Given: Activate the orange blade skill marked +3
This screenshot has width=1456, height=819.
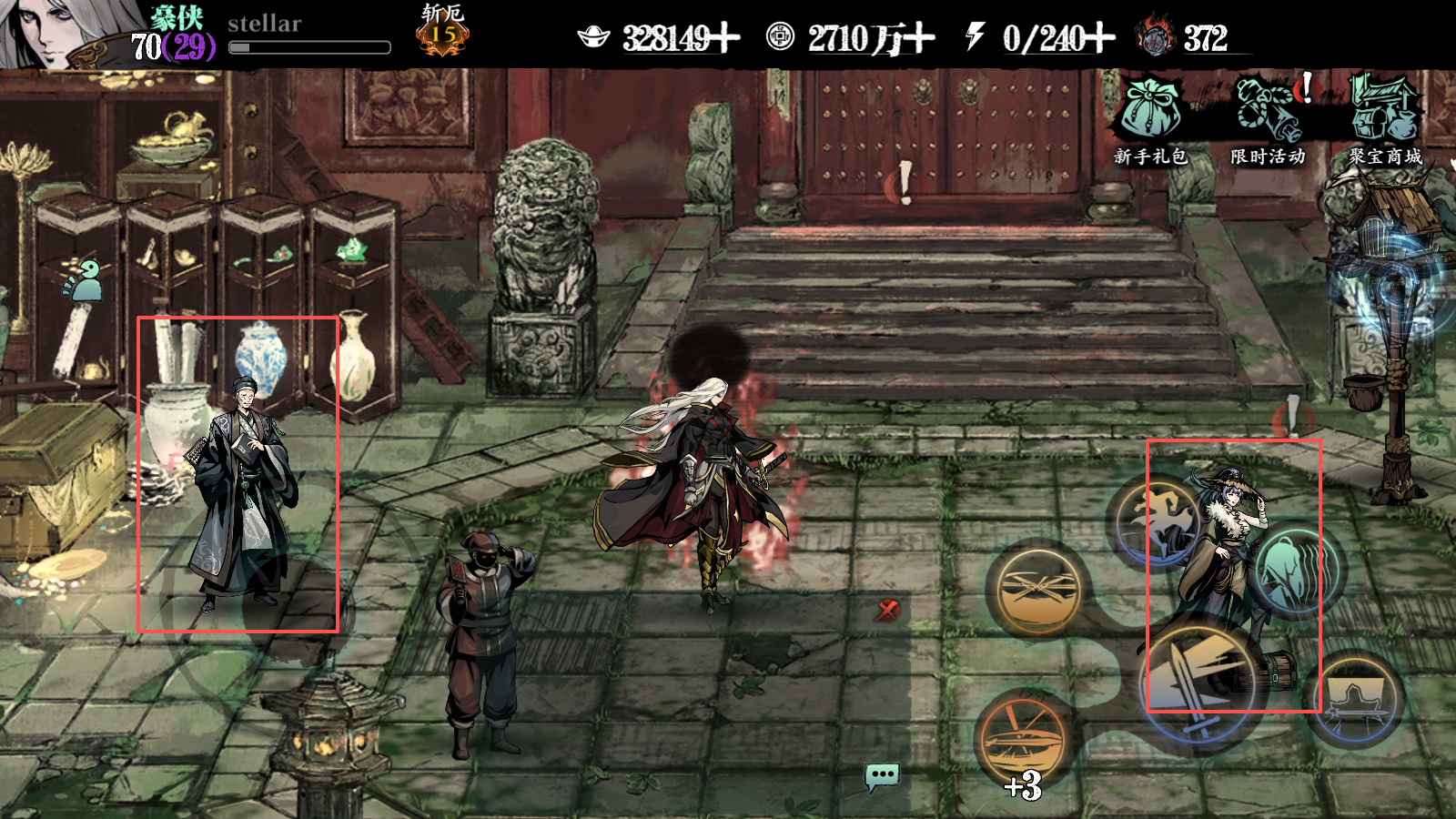Looking at the screenshot, I should [x=1024, y=742].
